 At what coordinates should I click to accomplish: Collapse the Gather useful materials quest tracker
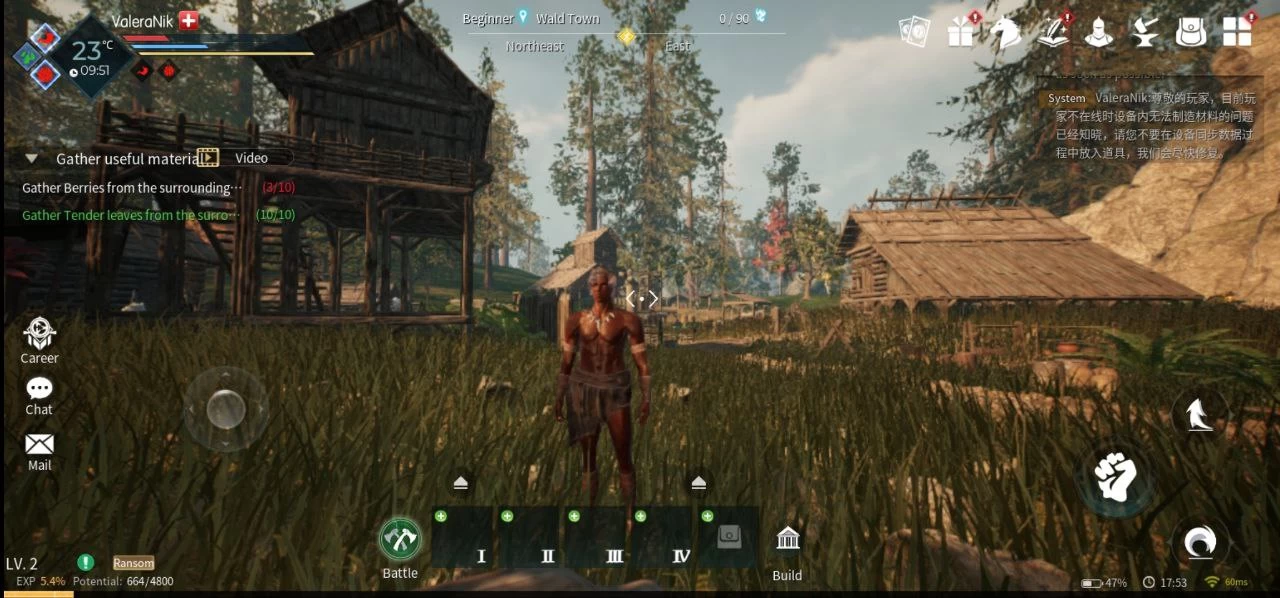(32, 159)
